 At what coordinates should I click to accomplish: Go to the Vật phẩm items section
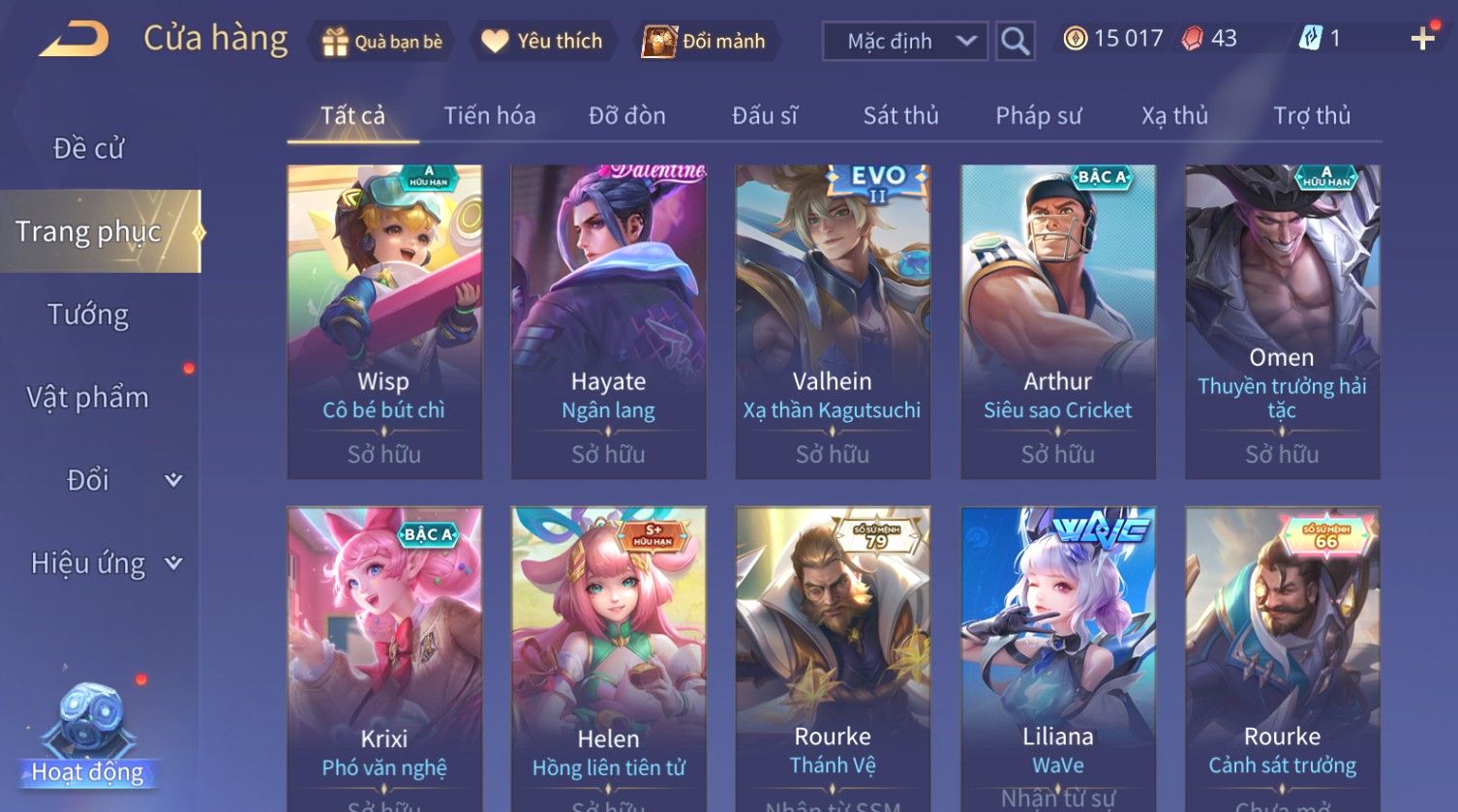coord(88,398)
